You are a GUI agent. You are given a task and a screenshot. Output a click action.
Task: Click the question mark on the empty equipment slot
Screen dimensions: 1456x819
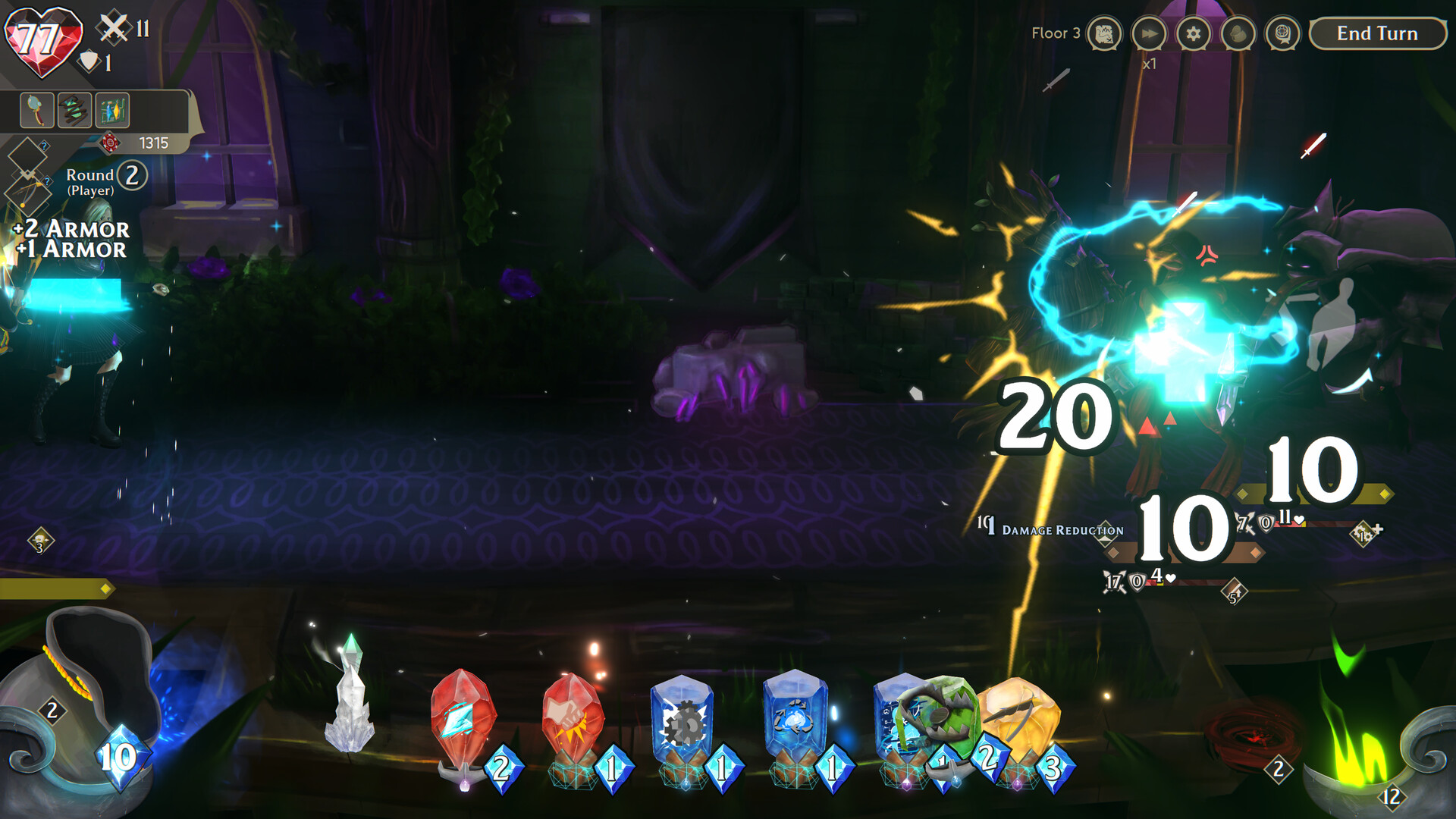44,146
